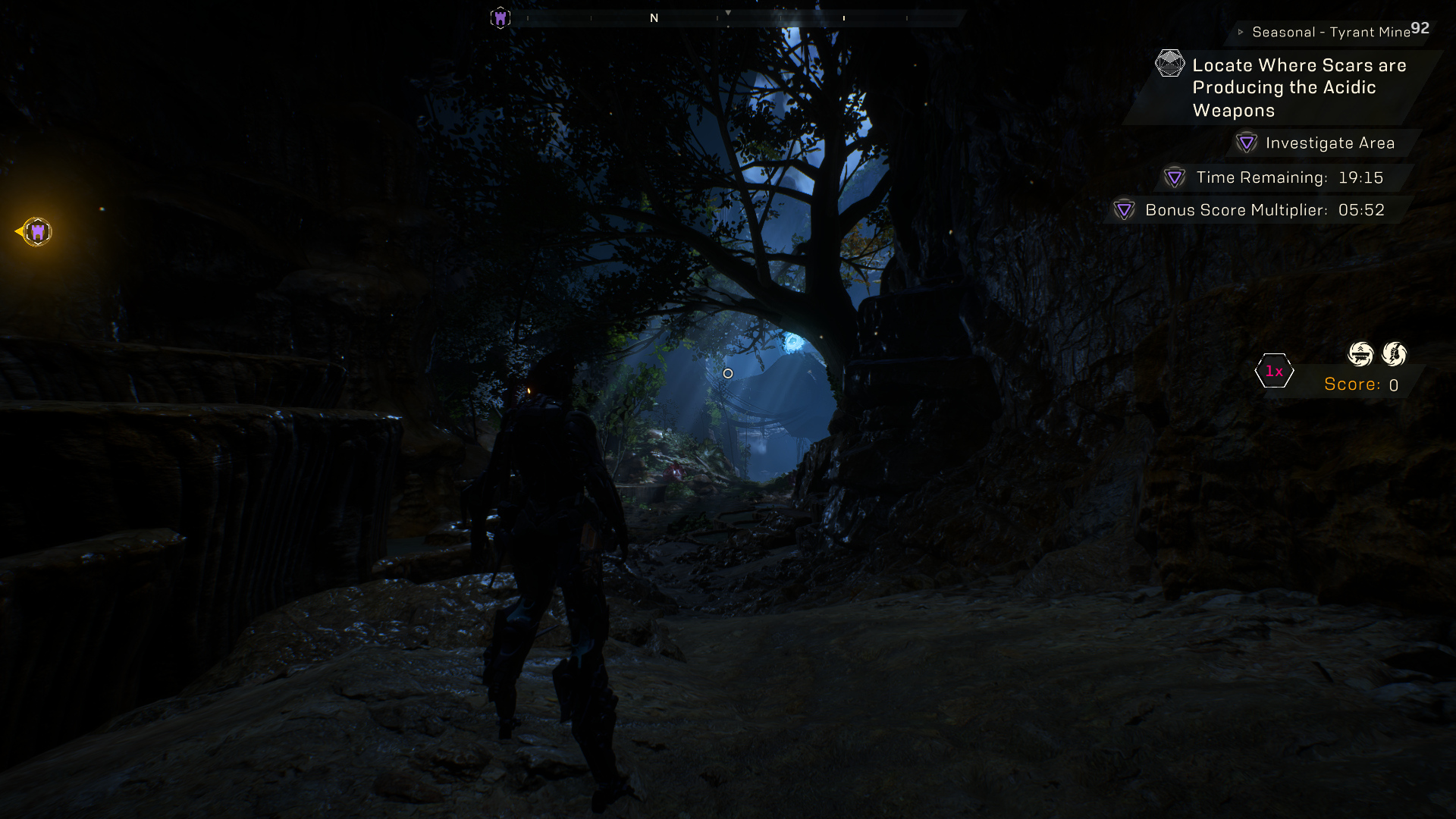The height and width of the screenshot is (819, 1456).
Task: Select the Locate Where Scars objective tracker
Action: click(1298, 87)
